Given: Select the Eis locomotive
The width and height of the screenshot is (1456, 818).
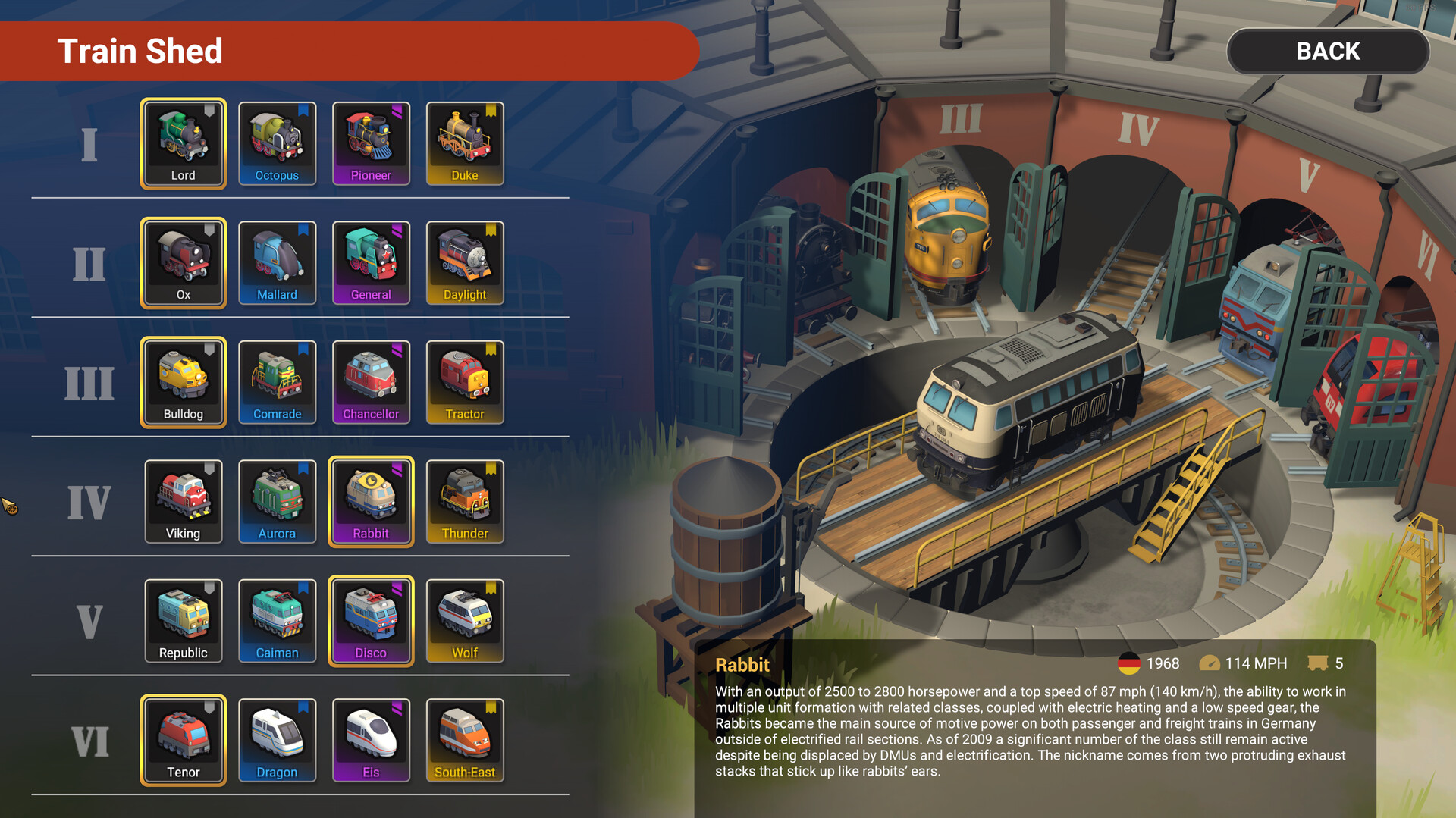Looking at the screenshot, I should coord(371,741).
